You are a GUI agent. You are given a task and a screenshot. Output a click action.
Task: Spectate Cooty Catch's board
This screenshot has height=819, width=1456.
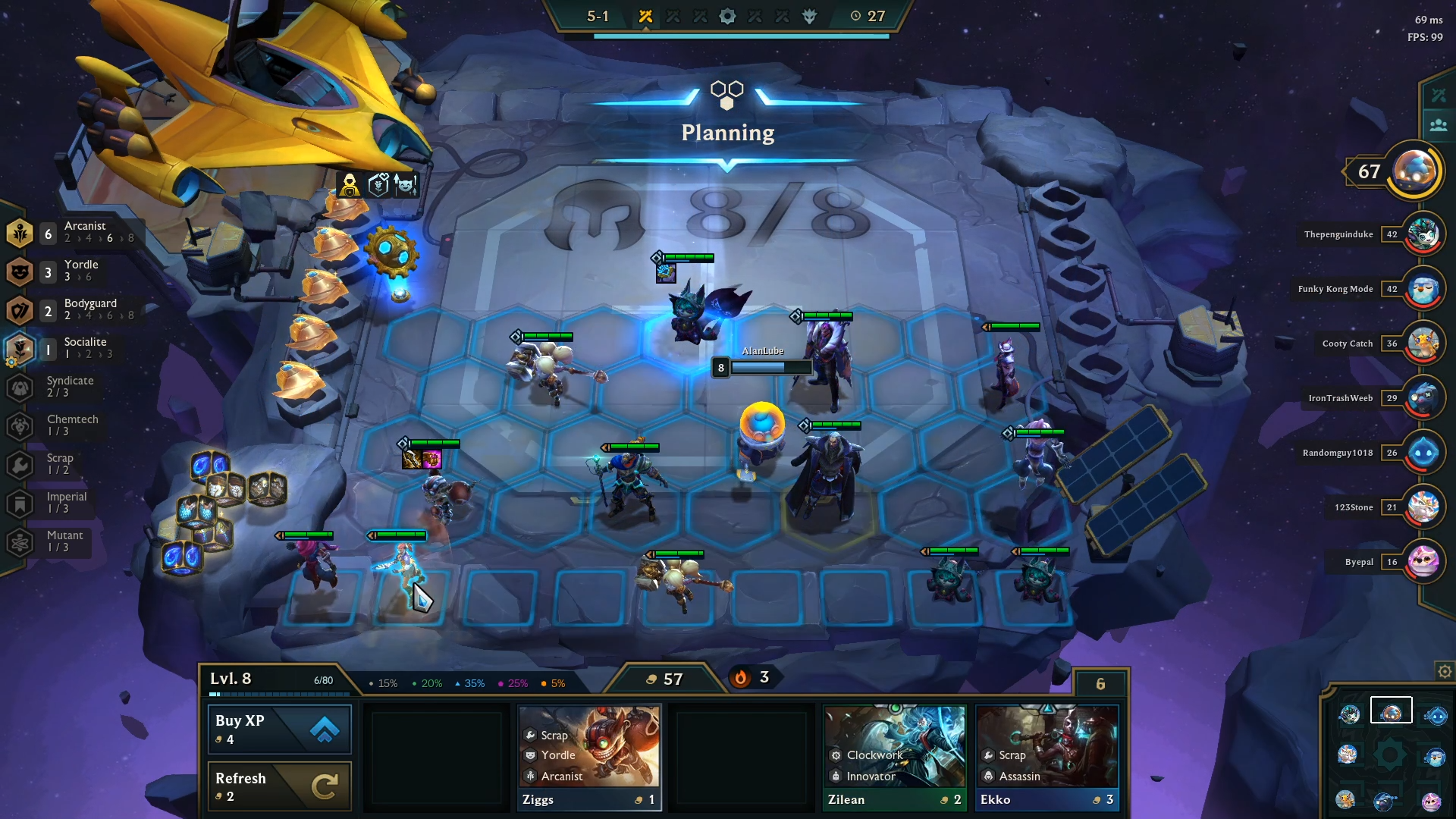coord(1423,344)
